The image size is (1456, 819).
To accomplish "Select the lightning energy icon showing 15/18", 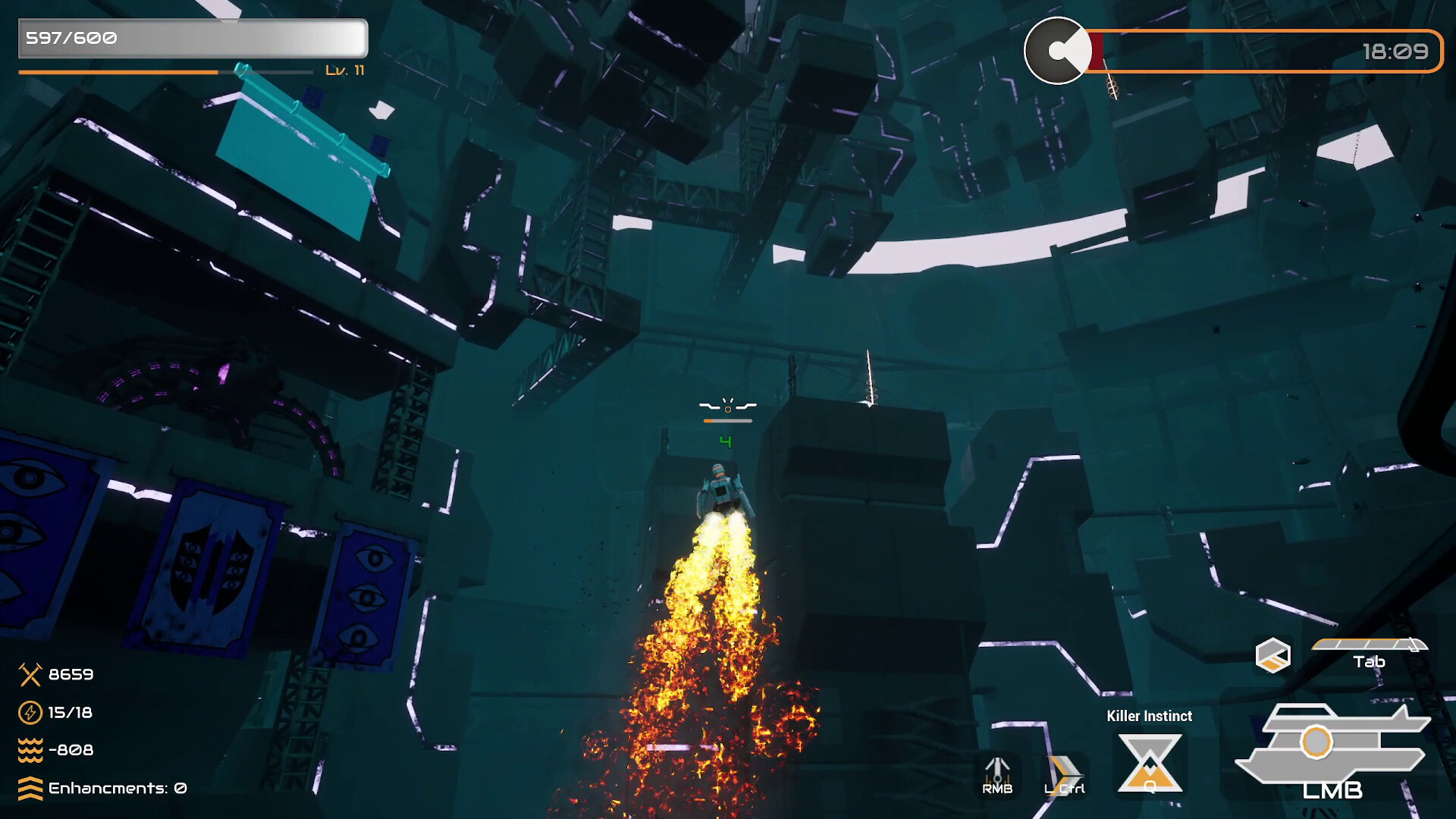I will (x=29, y=713).
